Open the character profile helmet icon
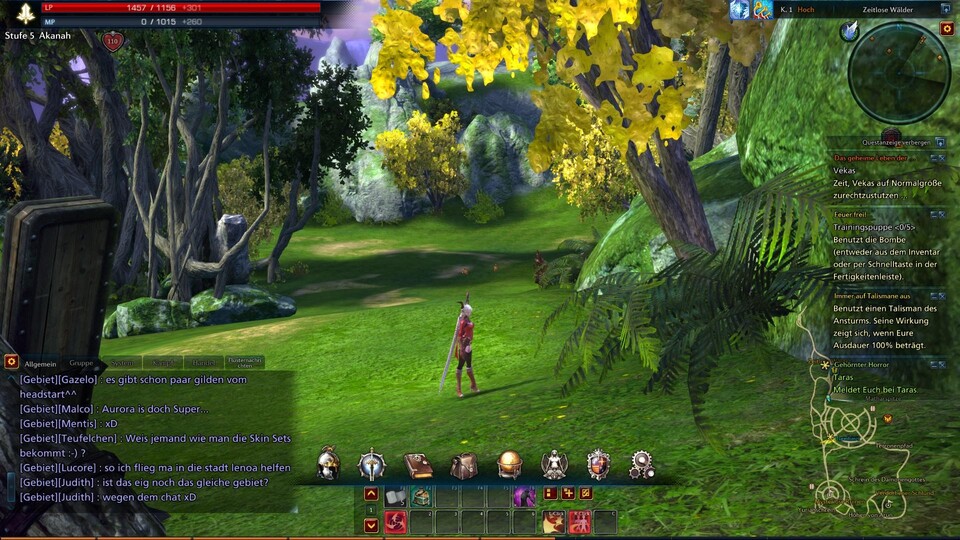Image resolution: width=960 pixels, height=540 pixels. click(x=328, y=464)
